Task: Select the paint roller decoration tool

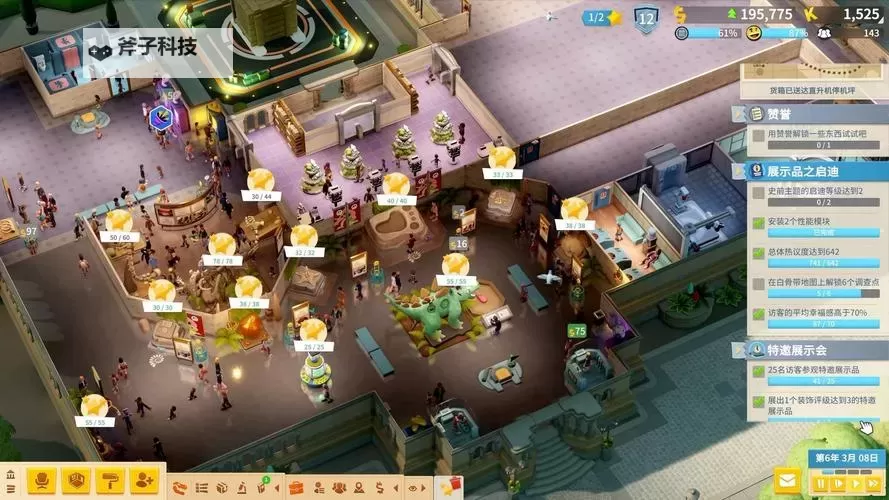Action: (110, 482)
